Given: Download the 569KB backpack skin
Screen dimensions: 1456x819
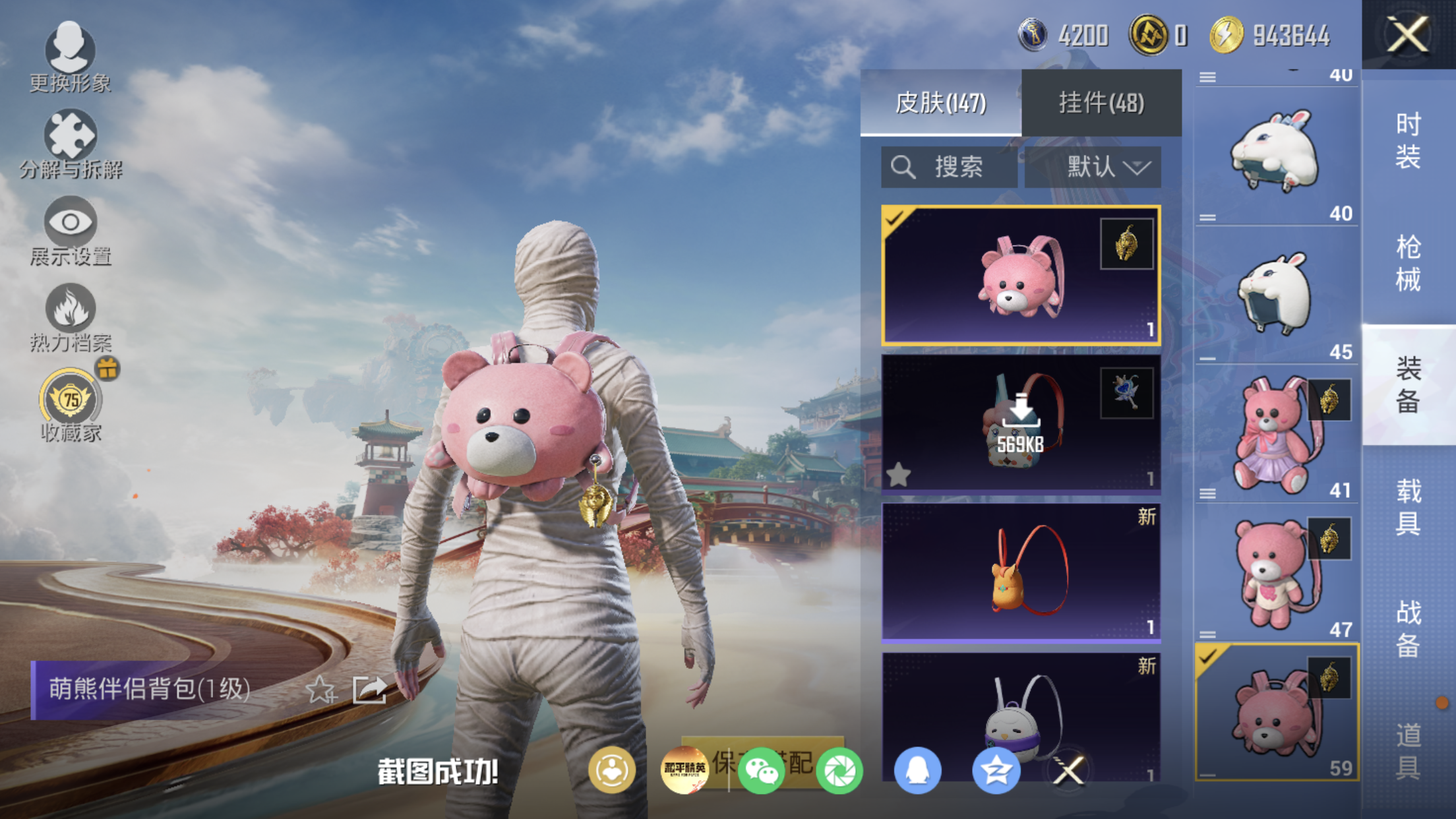Looking at the screenshot, I should tap(1021, 423).
